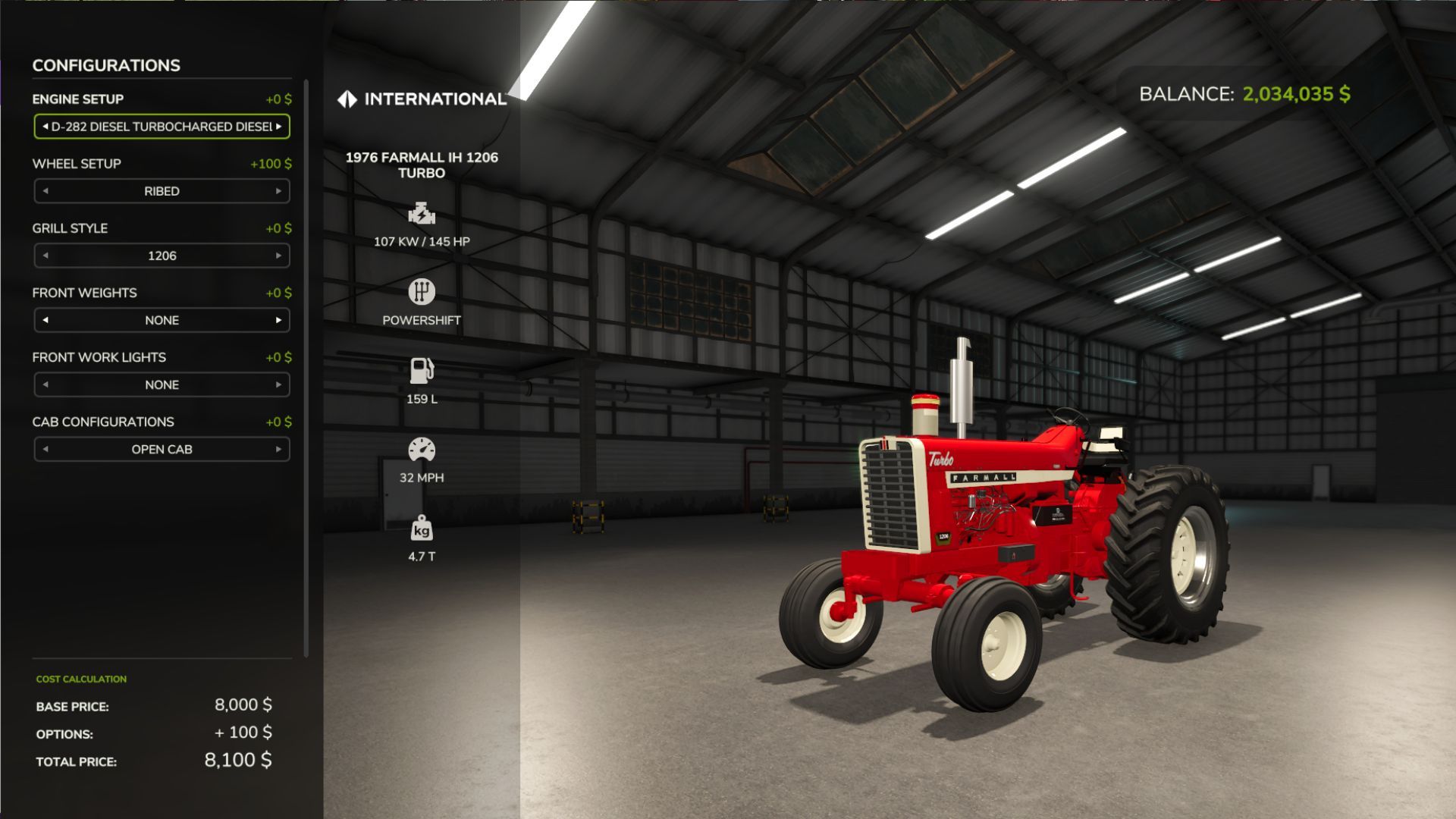1456x819 pixels.
Task: Select the Configurations heading
Action: pyautogui.click(x=105, y=65)
